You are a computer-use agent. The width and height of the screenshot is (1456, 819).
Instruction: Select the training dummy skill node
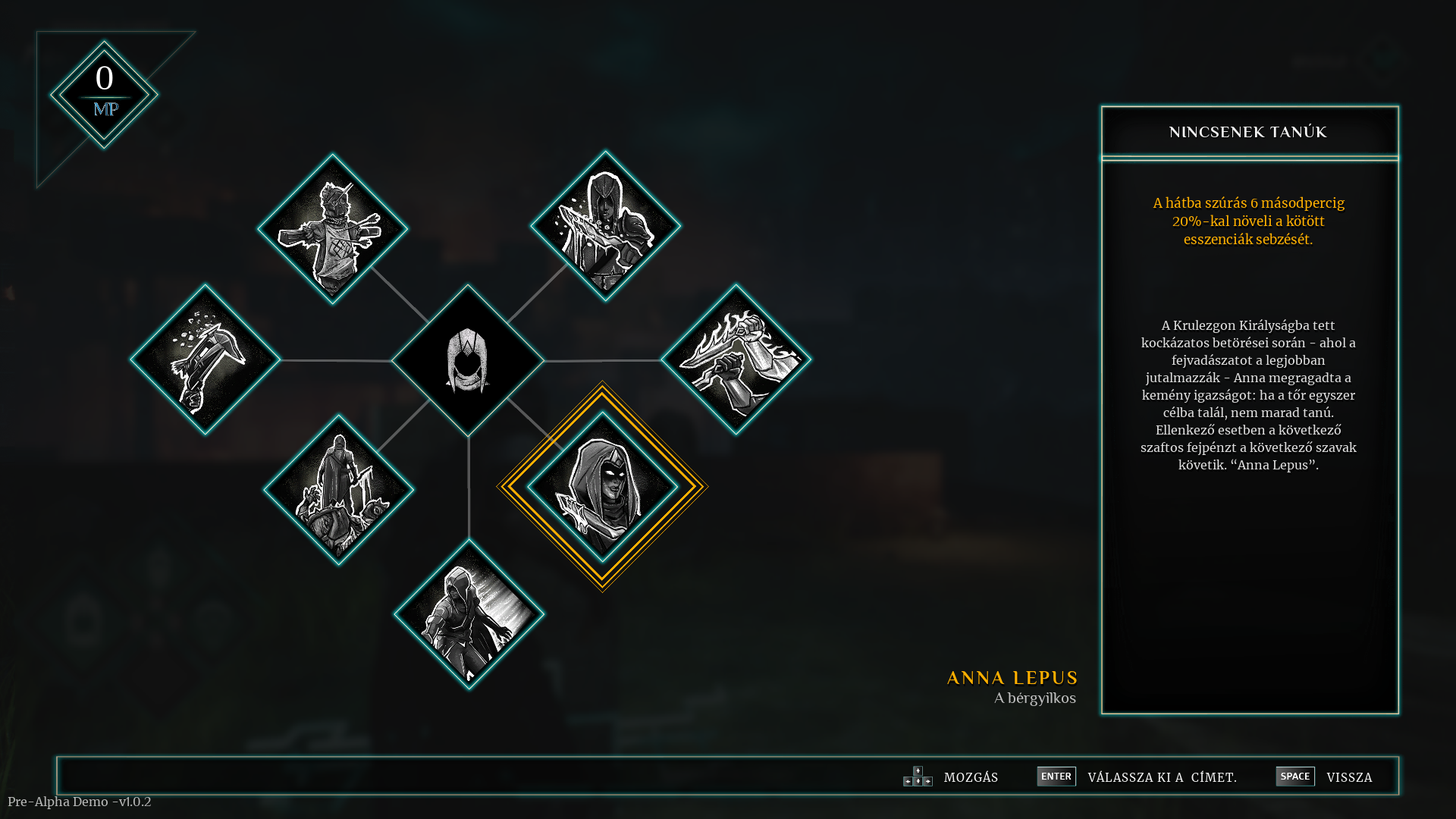[332, 228]
